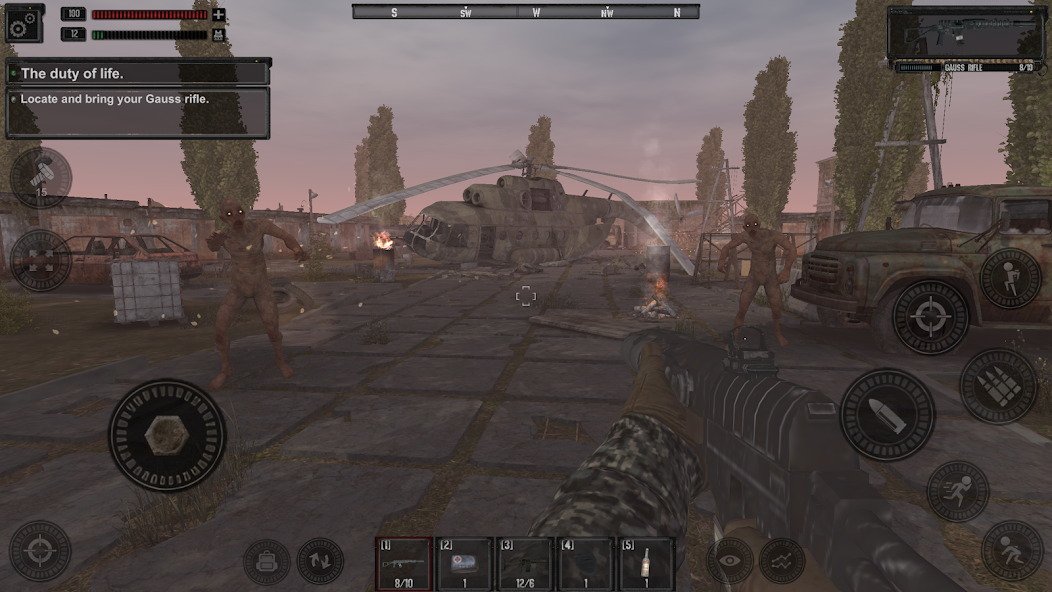This screenshot has height=592, width=1052.
Task: Switch to the rifle in slot 3
Action: click(525, 564)
